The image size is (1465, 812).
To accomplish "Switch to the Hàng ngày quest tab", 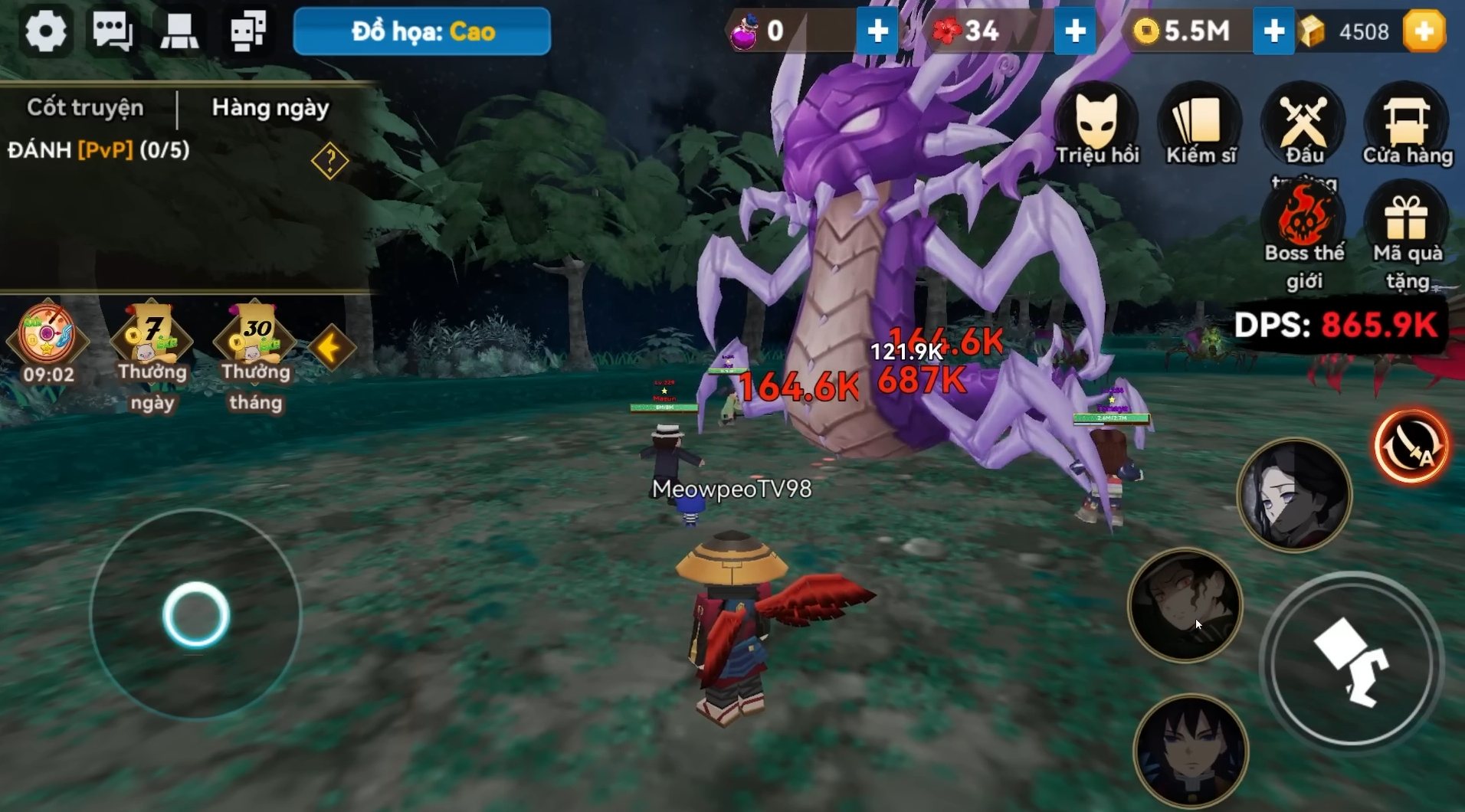I will click(270, 108).
